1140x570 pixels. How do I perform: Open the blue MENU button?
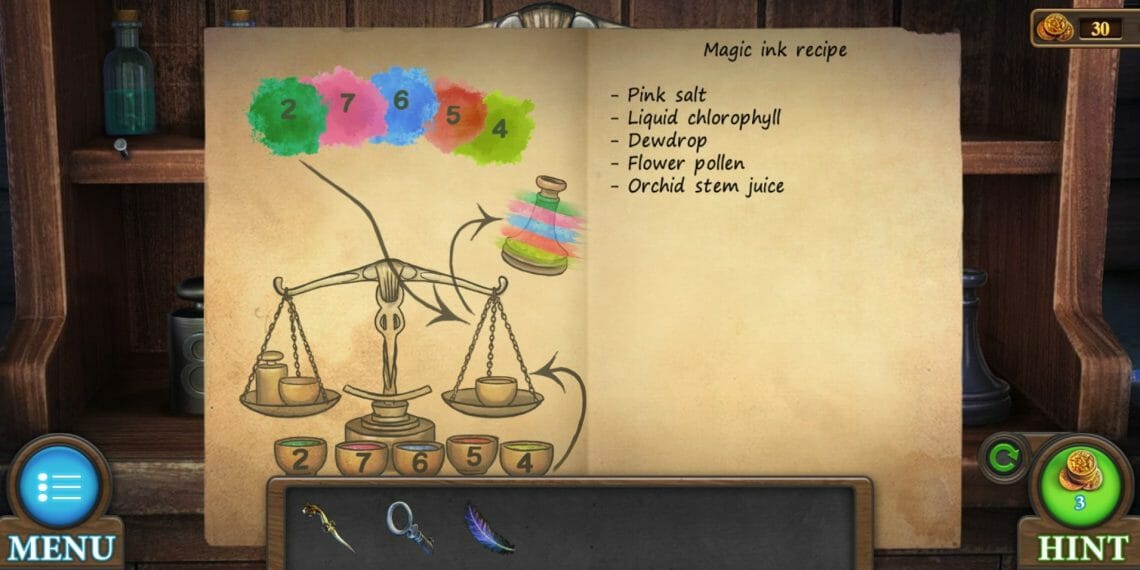[59, 489]
